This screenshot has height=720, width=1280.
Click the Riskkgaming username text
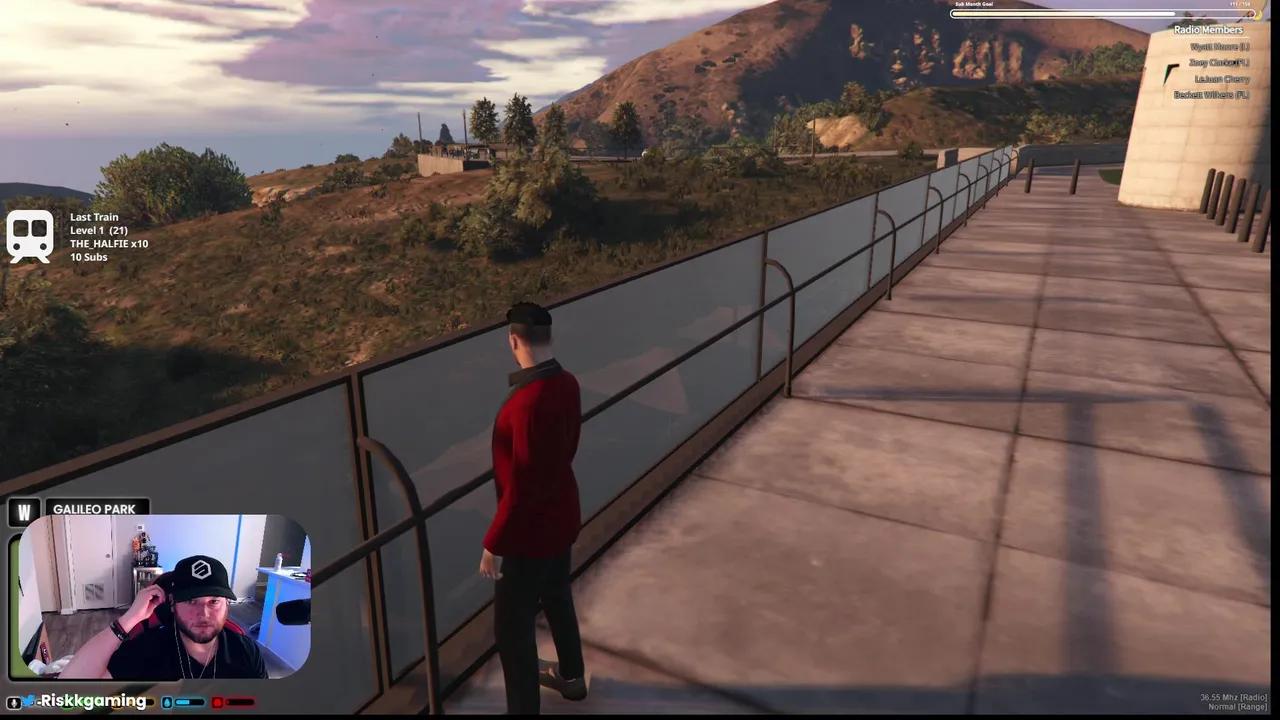click(92, 701)
